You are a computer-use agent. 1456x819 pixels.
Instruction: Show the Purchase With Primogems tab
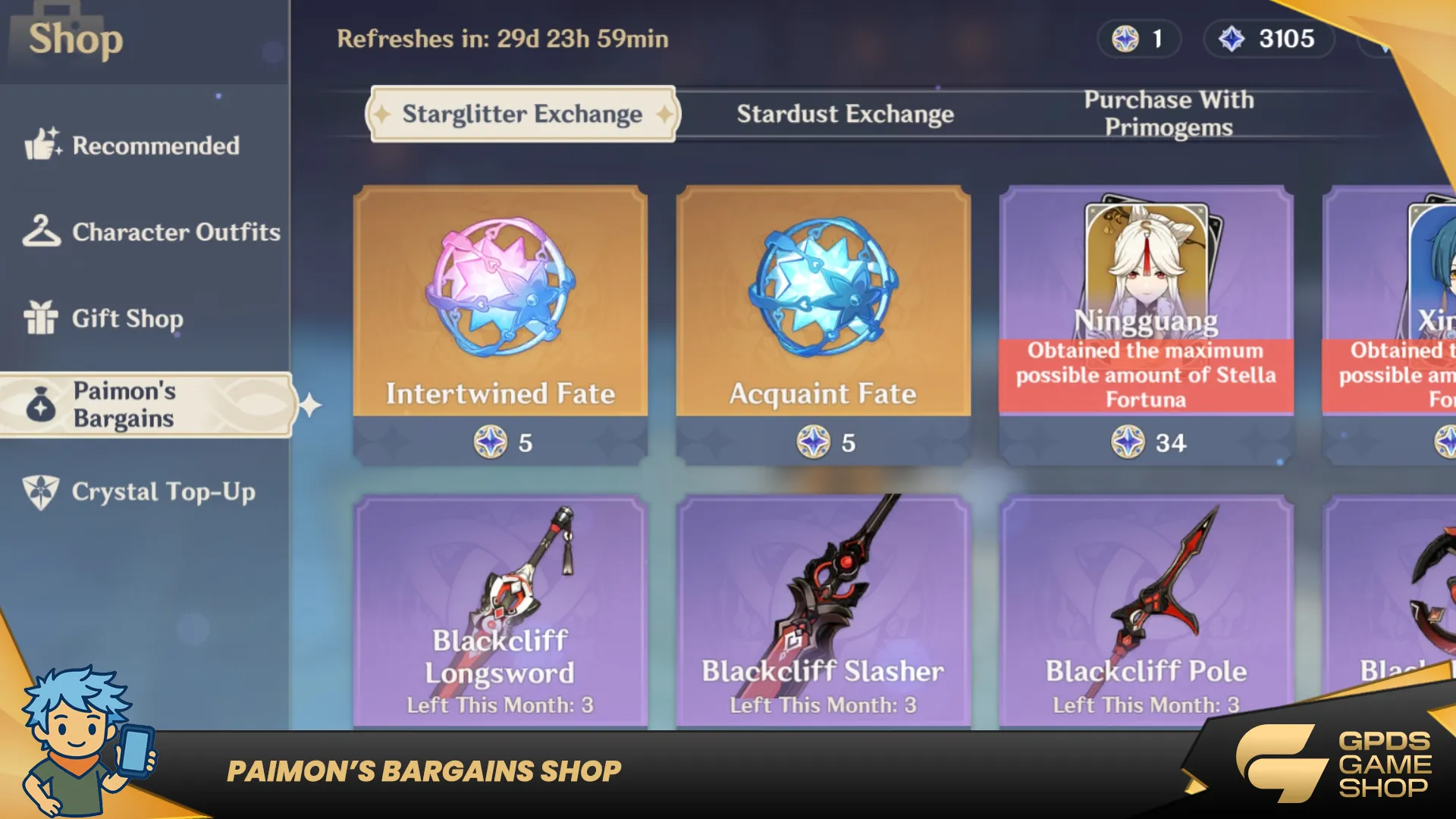tap(1168, 114)
